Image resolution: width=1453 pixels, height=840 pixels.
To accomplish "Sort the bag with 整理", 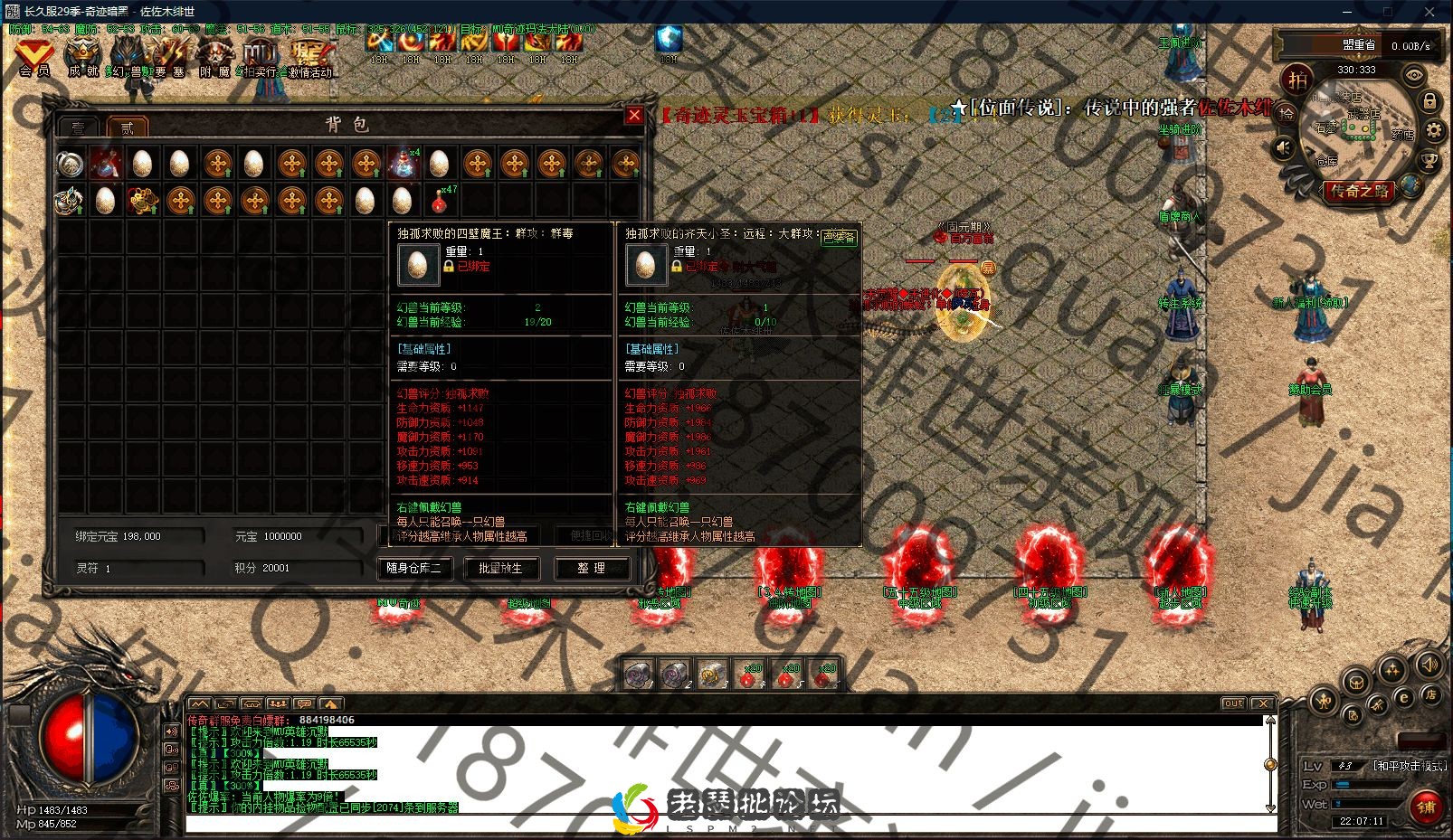I will coord(591,568).
